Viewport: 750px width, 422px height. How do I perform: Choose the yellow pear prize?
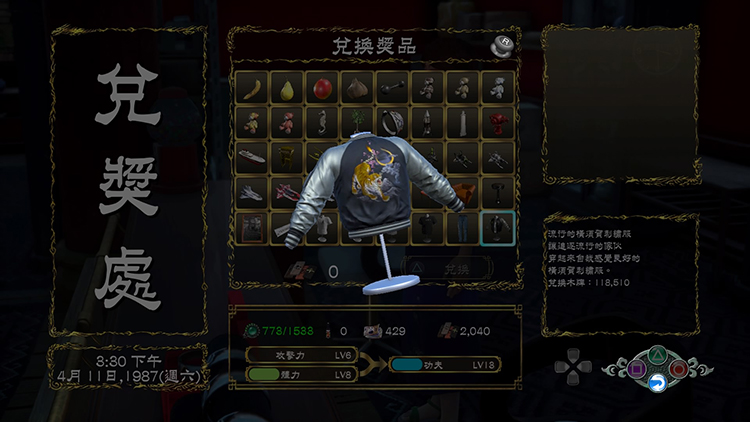tap(288, 88)
